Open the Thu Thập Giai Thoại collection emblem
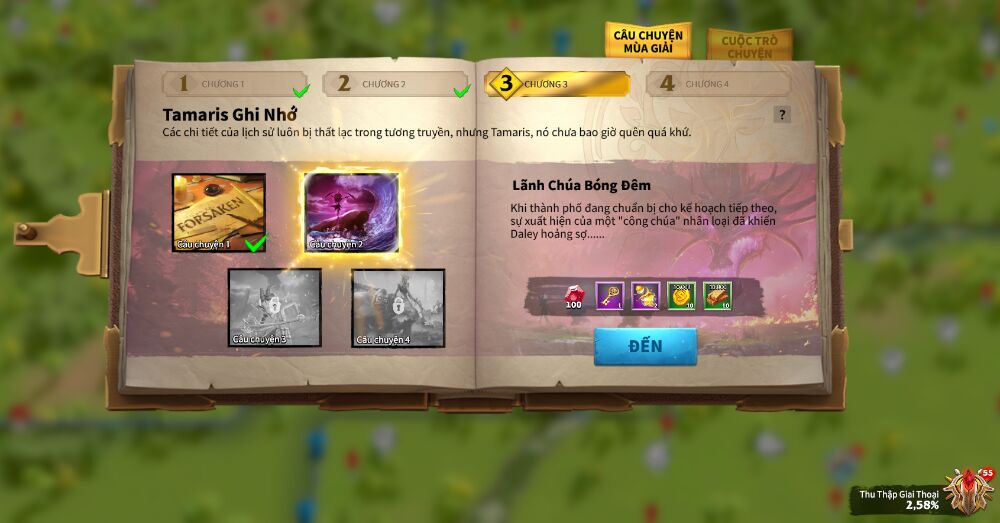Screen dimensions: 1000x523 click(965, 491)
